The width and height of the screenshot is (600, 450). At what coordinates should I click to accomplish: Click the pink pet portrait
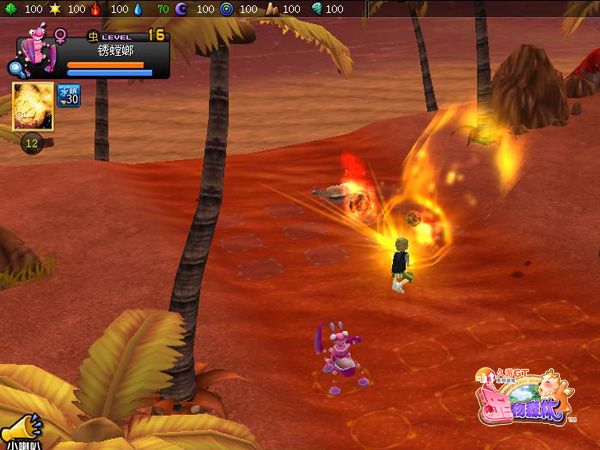click(37, 50)
